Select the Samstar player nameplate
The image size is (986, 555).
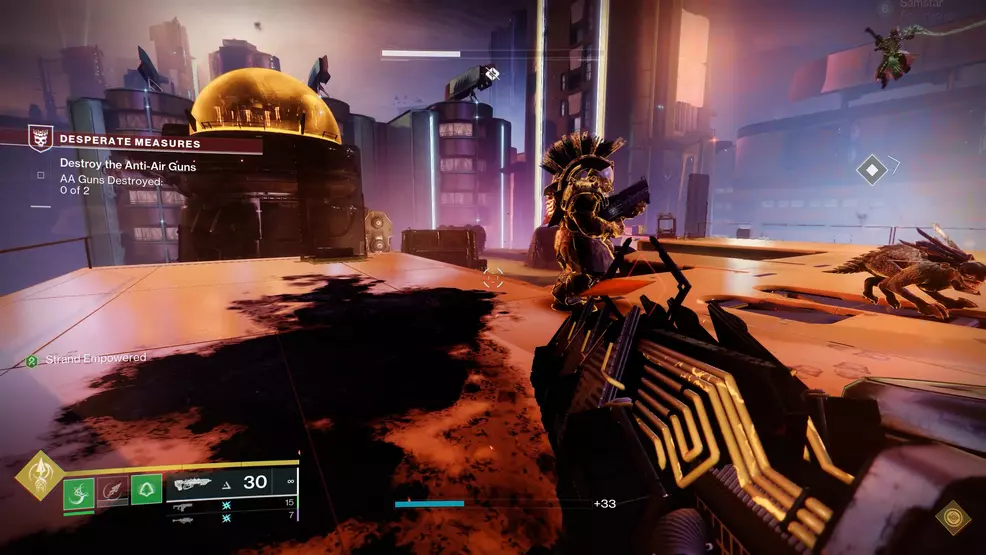pos(922,6)
